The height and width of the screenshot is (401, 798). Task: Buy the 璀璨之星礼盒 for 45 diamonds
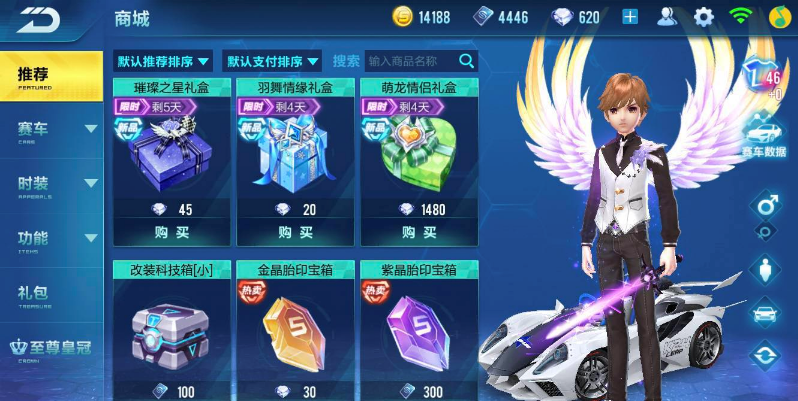171,232
